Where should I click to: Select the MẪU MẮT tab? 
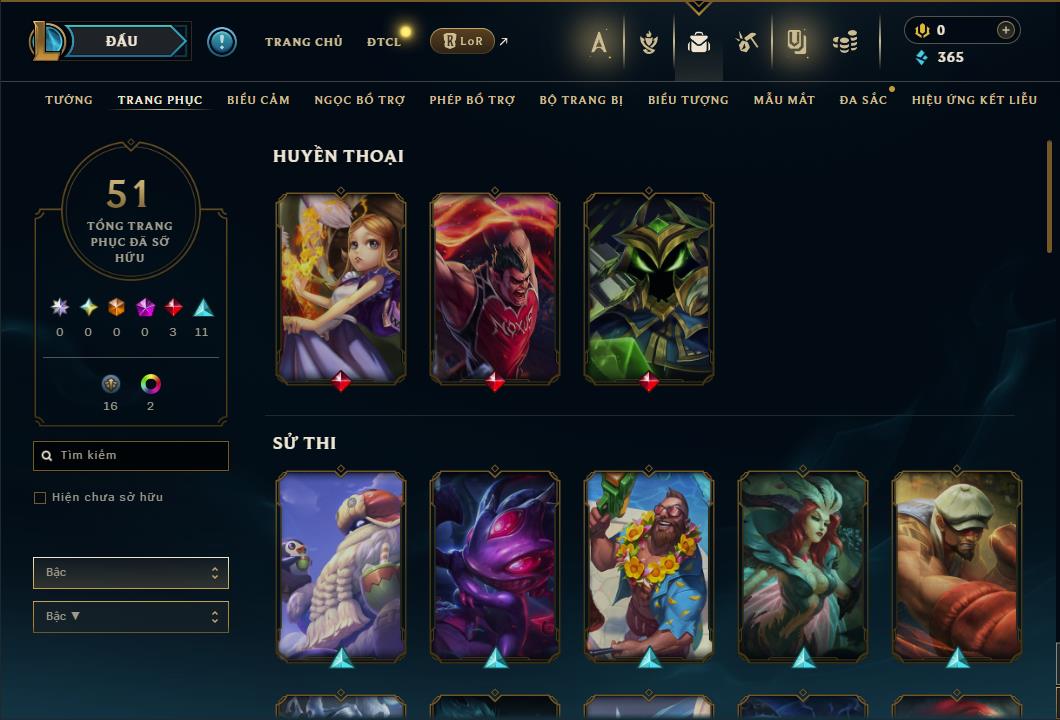click(784, 100)
